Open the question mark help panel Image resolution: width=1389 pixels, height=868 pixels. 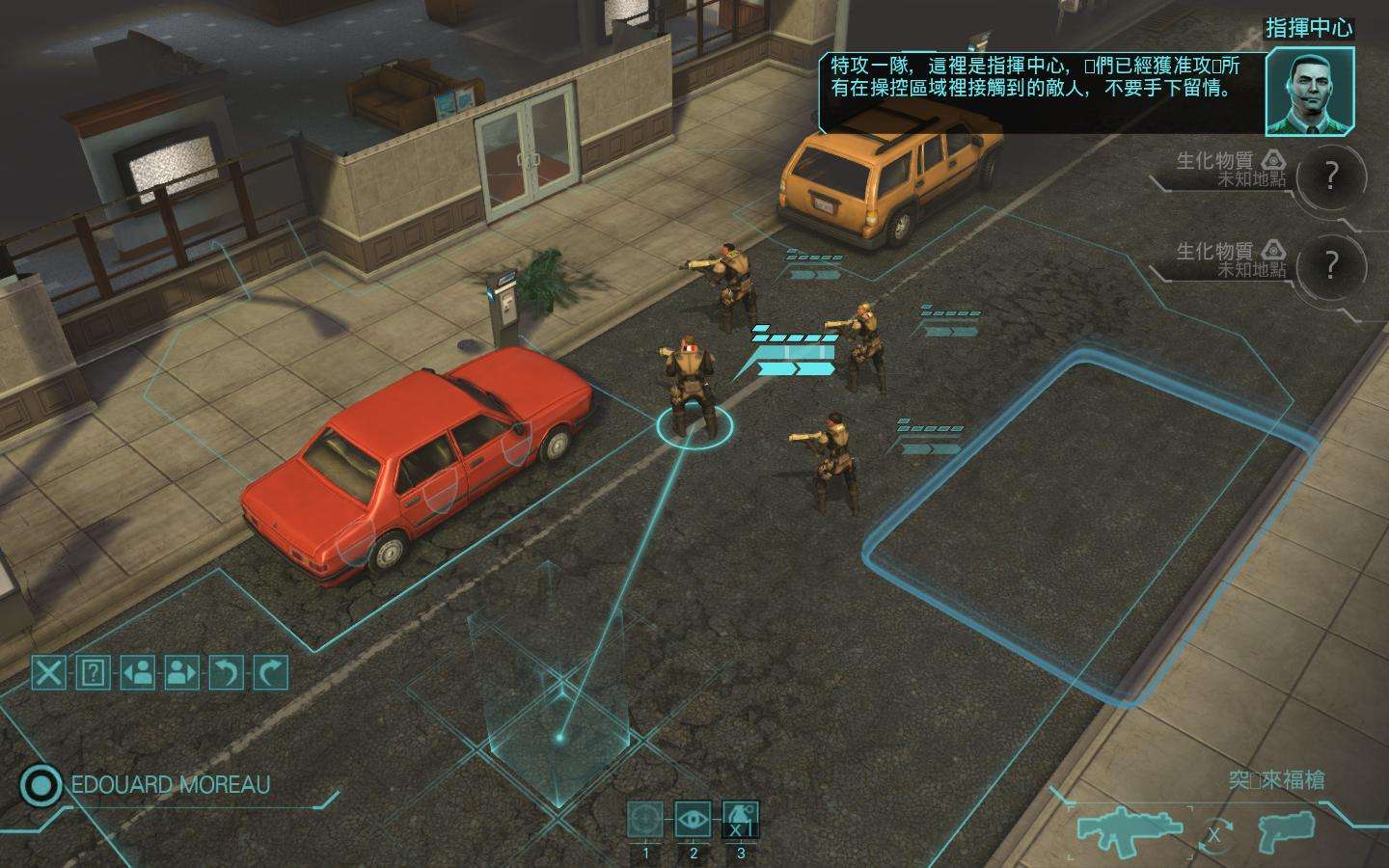coord(93,672)
